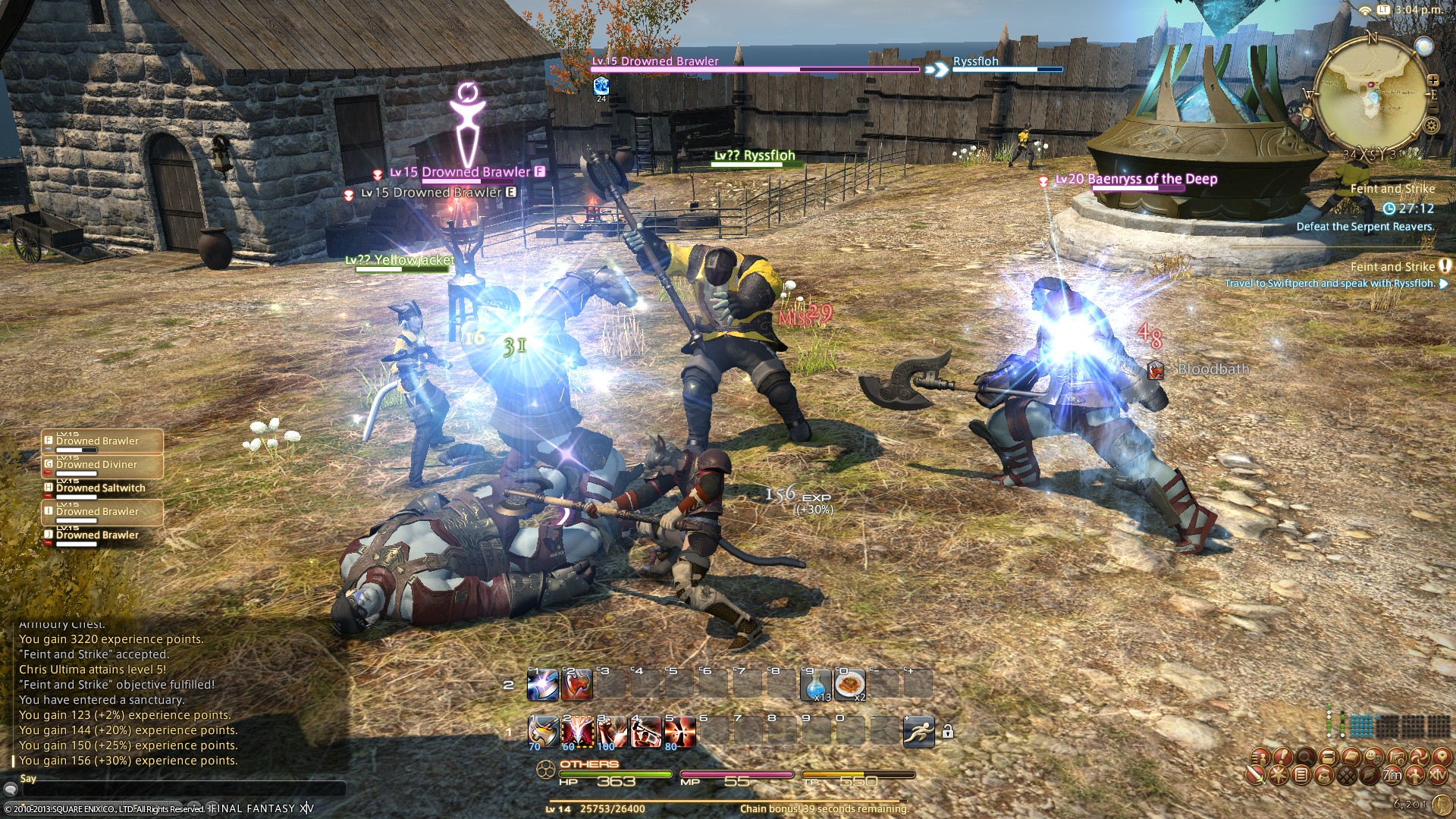Toggle the hotbar padlock
Viewport: 1456px width, 819px height.
947,732
